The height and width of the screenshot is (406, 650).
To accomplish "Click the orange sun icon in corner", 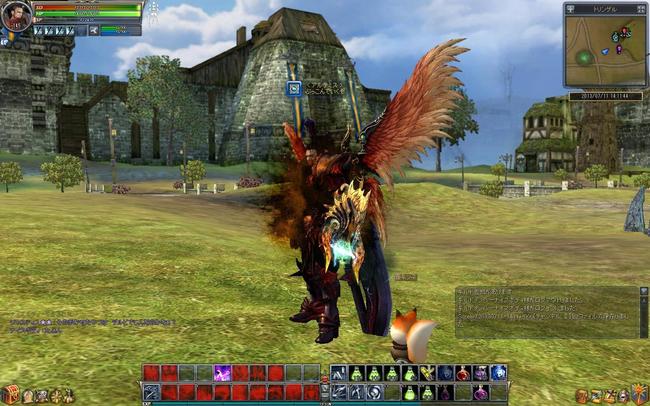I will click(640, 393).
